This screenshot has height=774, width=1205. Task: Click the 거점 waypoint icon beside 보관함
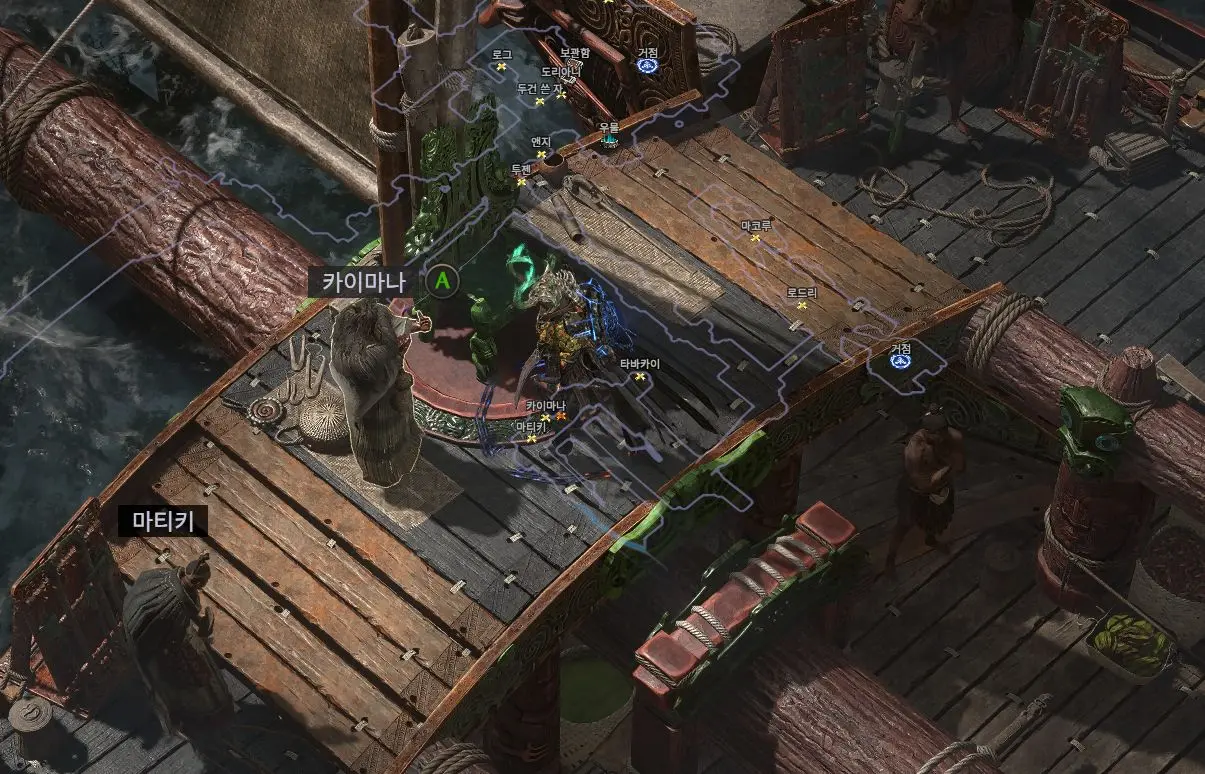[x=648, y=66]
